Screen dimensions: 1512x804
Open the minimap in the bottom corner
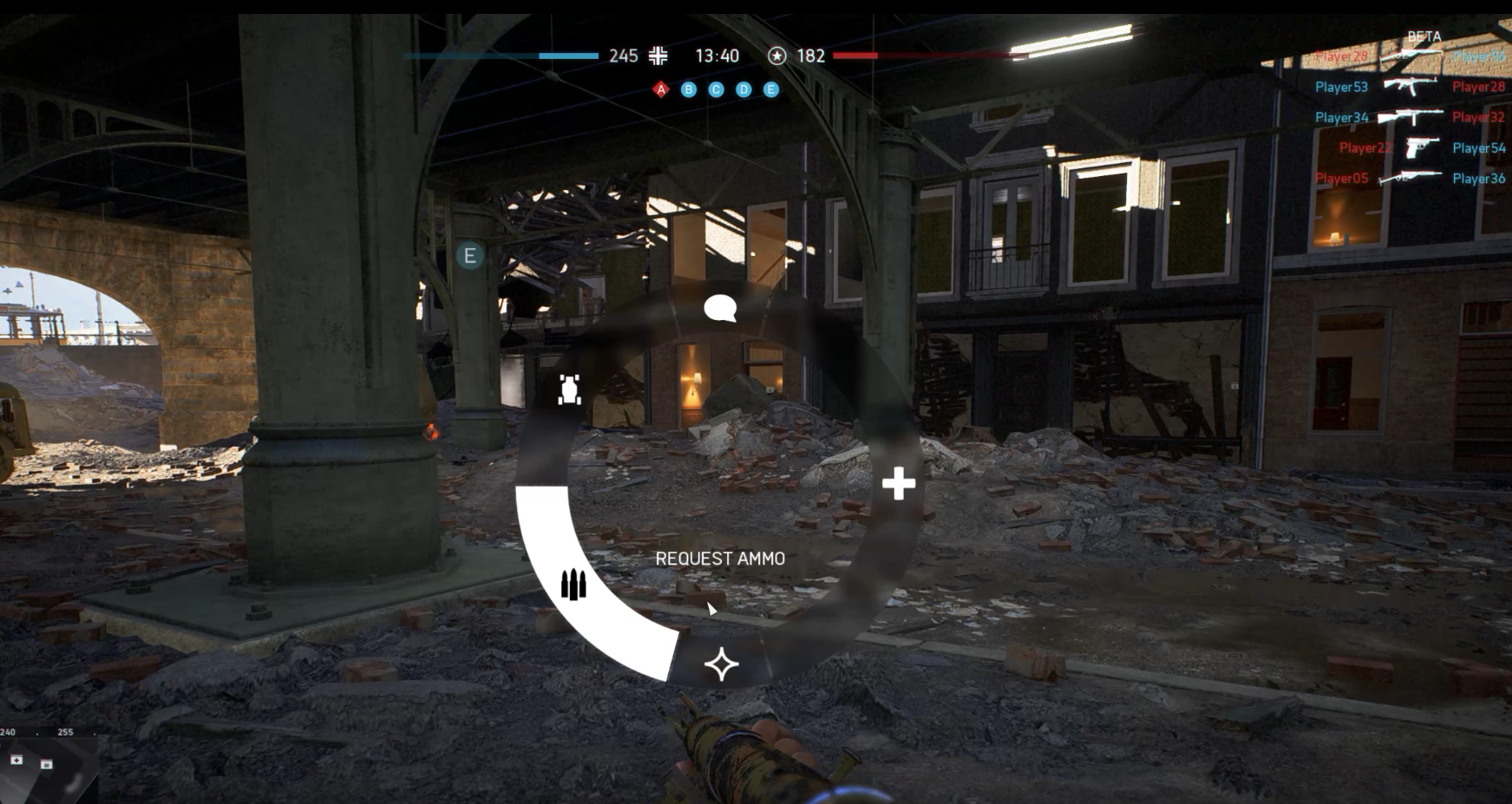[48, 767]
